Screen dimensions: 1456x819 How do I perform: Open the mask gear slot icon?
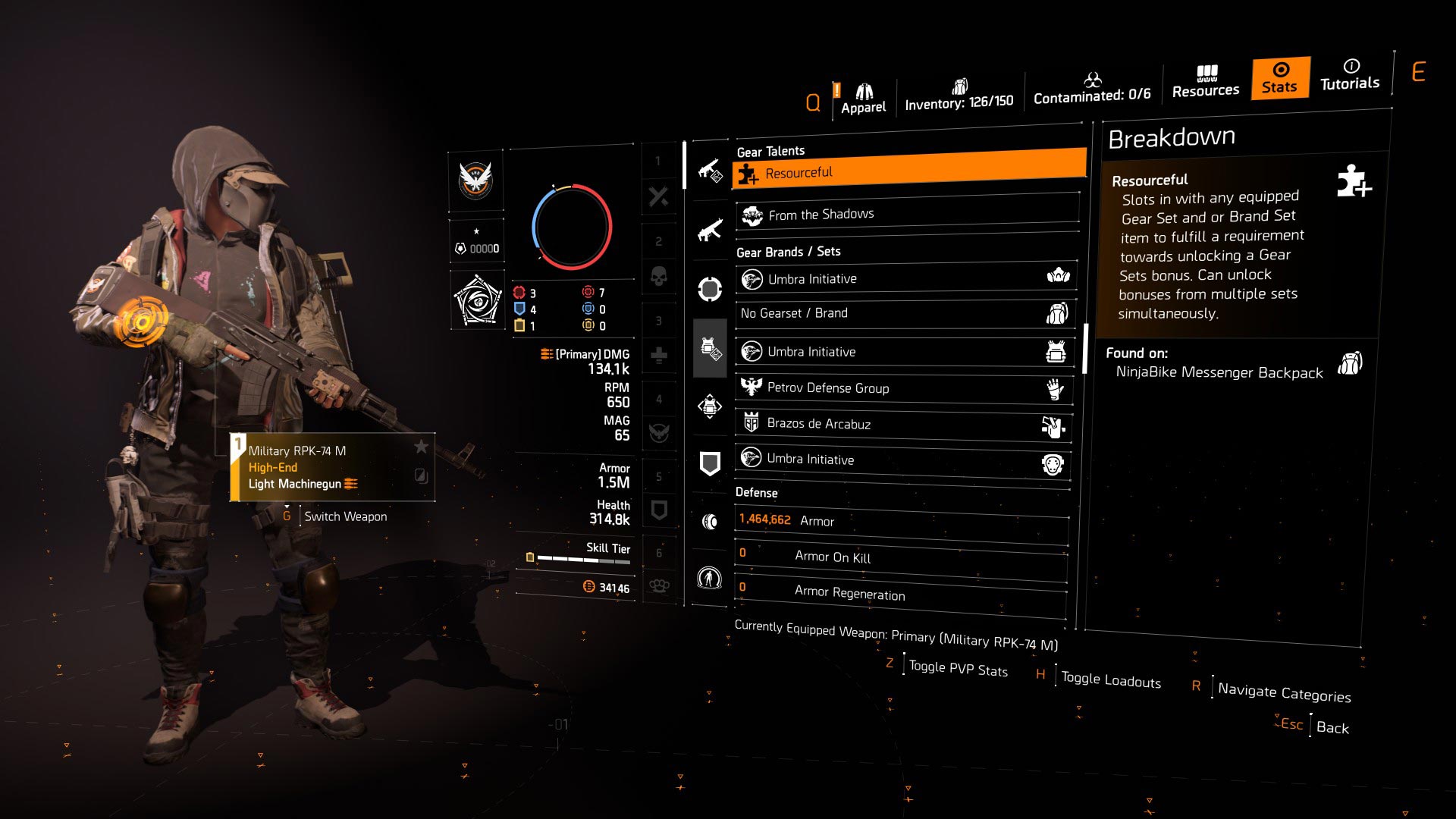click(x=709, y=287)
